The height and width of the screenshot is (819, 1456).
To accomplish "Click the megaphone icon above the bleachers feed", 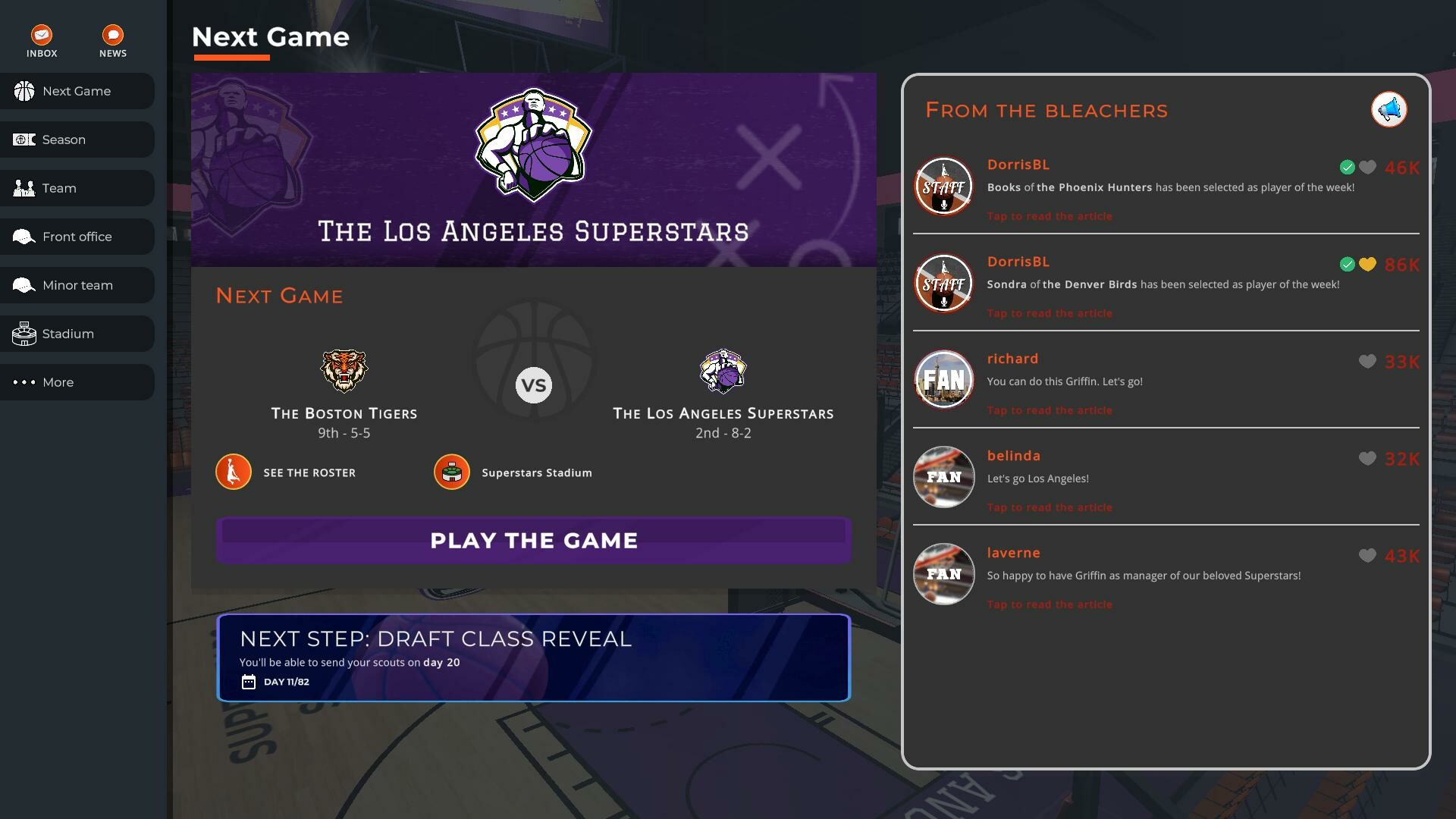I will pyautogui.click(x=1389, y=109).
